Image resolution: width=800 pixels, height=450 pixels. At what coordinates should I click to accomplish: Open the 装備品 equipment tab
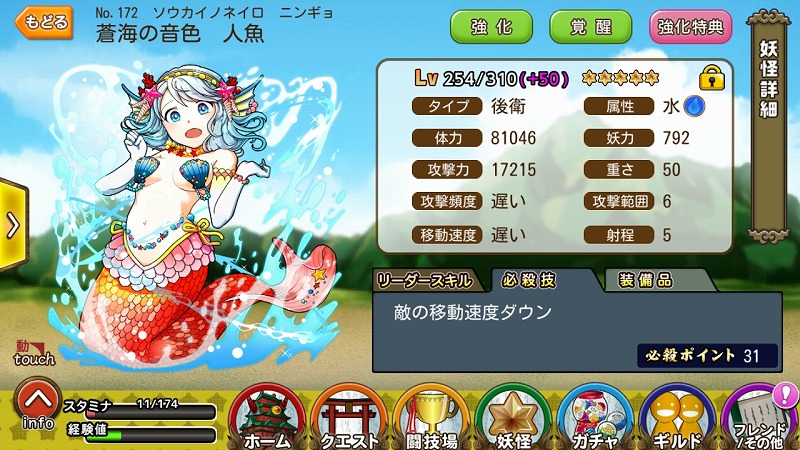point(645,280)
